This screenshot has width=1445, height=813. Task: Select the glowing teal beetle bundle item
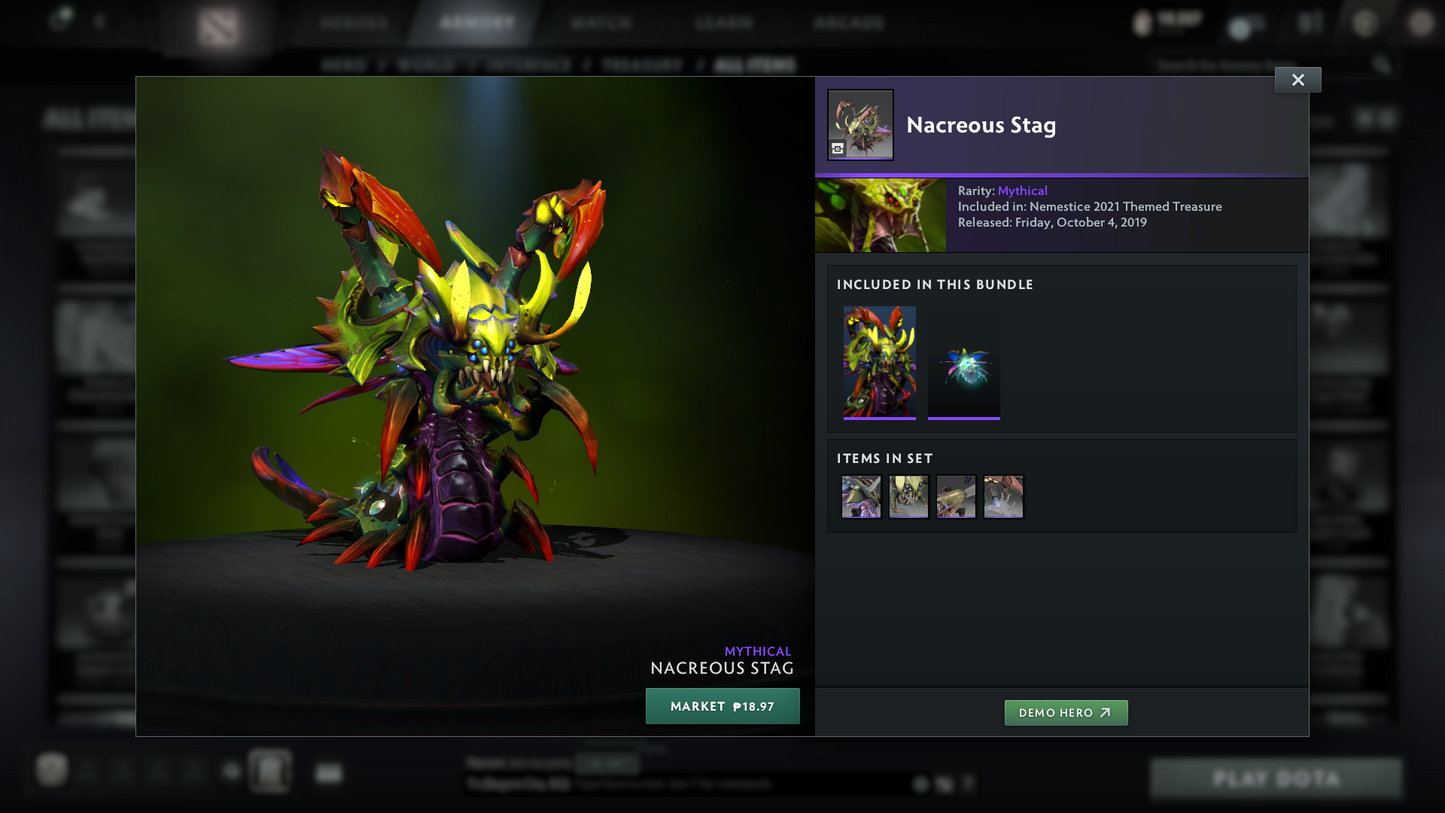(x=964, y=362)
